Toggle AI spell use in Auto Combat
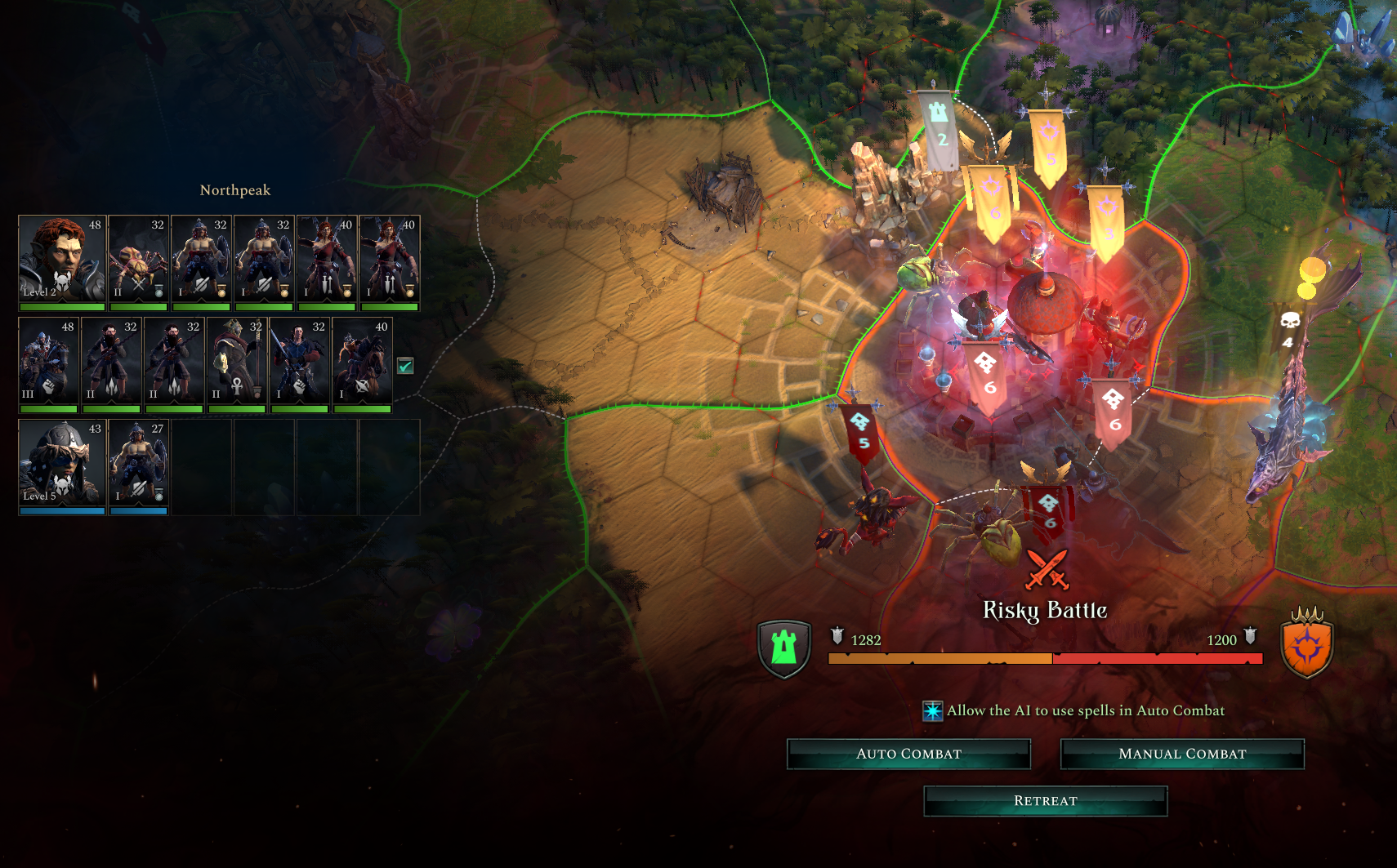The width and height of the screenshot is (1397, 868). point(933,711)
